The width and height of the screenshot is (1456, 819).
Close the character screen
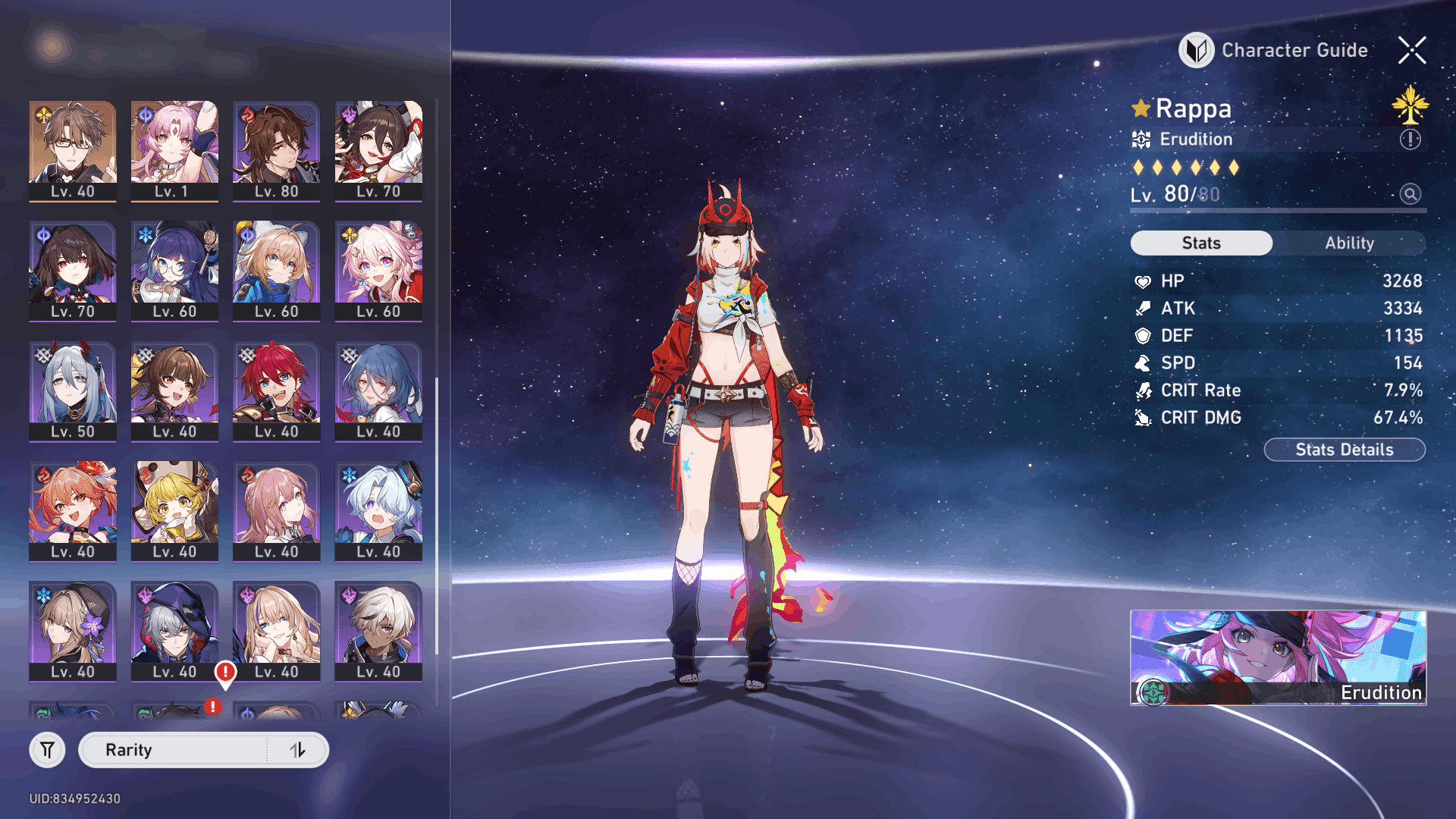coord(1412,51)
